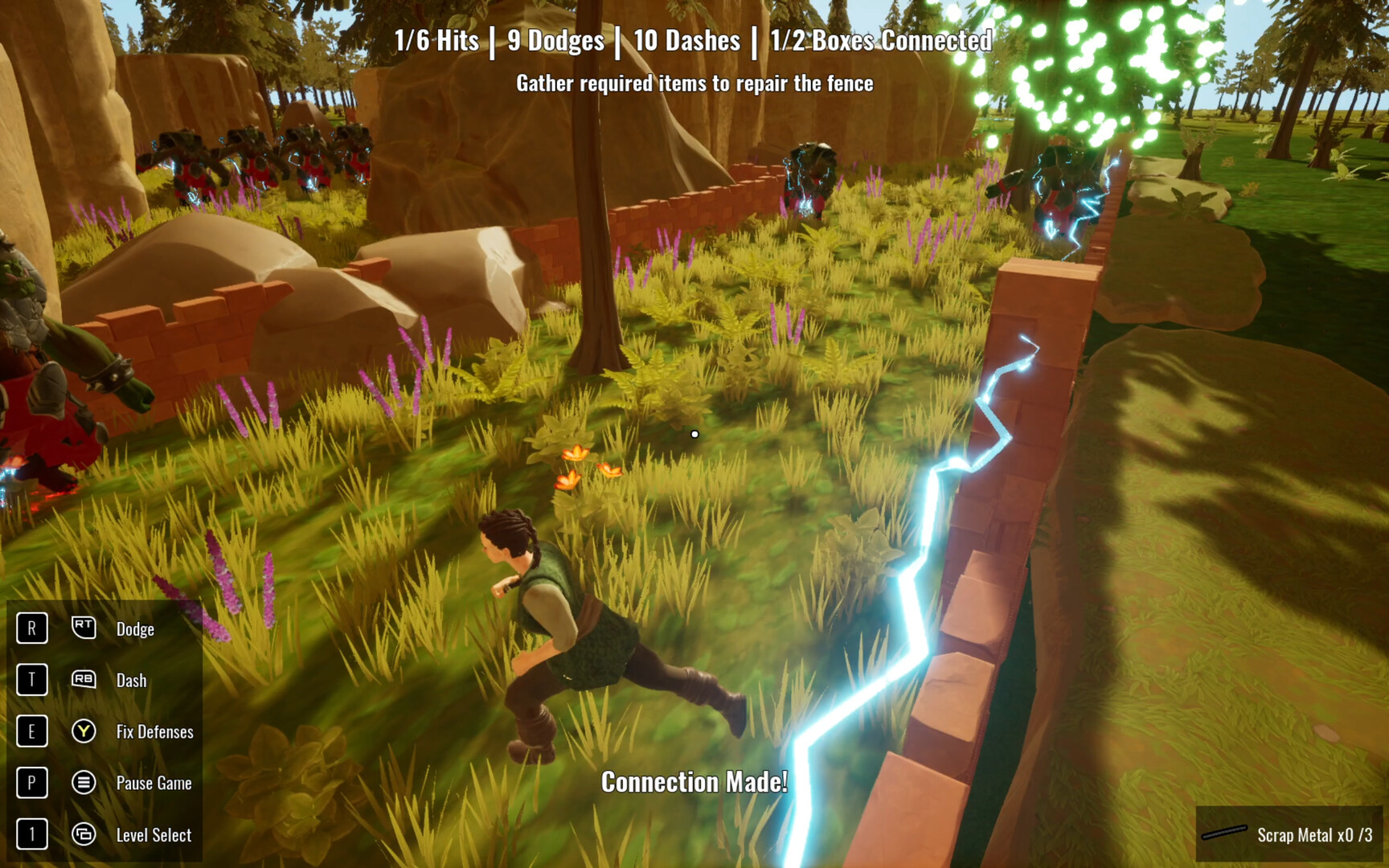The image size is (1389, 868).
Task: Select the Level Select window icon
Action: 84,834
